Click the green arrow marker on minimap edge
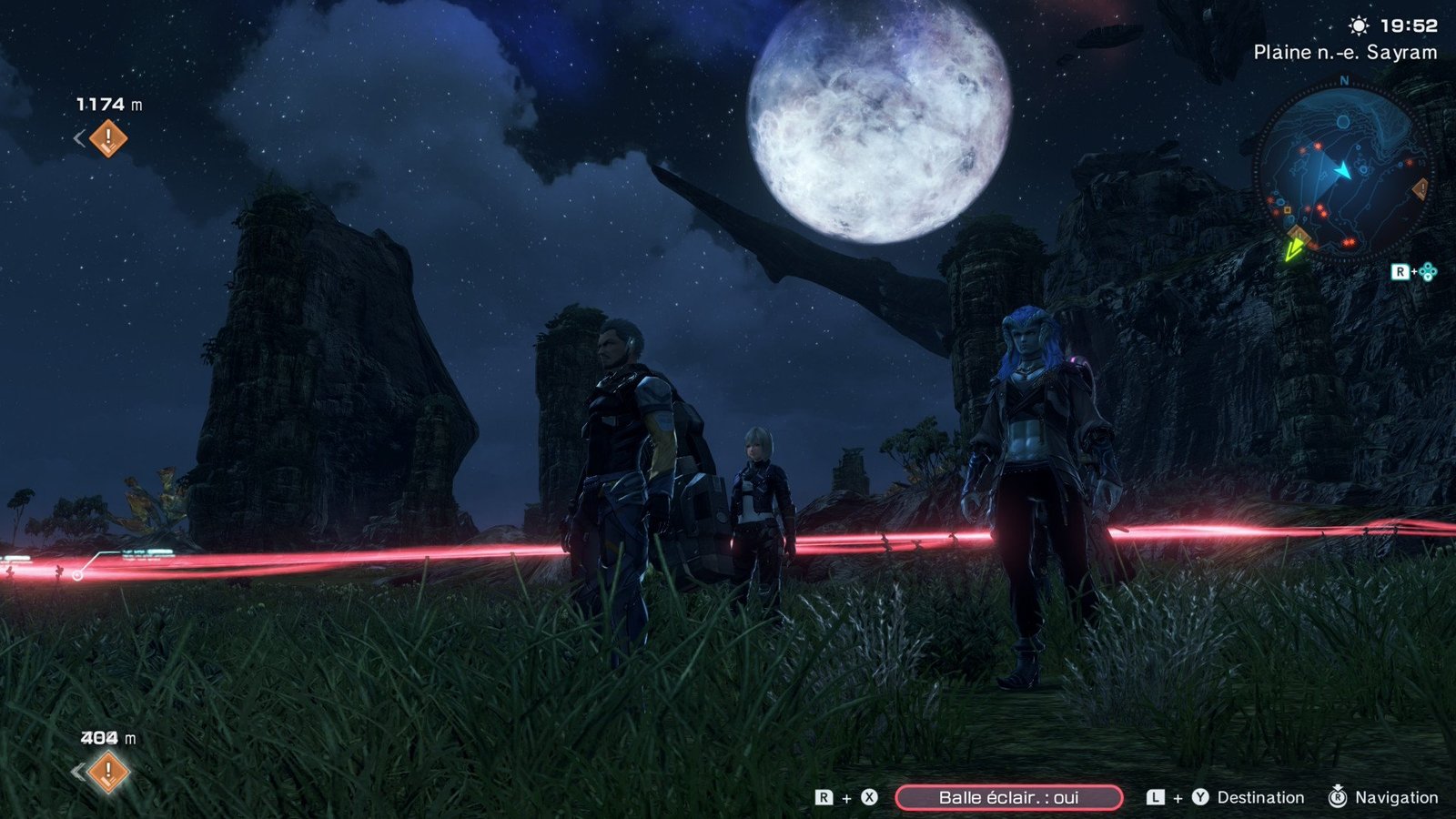Viewport: 1456px width, 819px height. (1293, 248)
